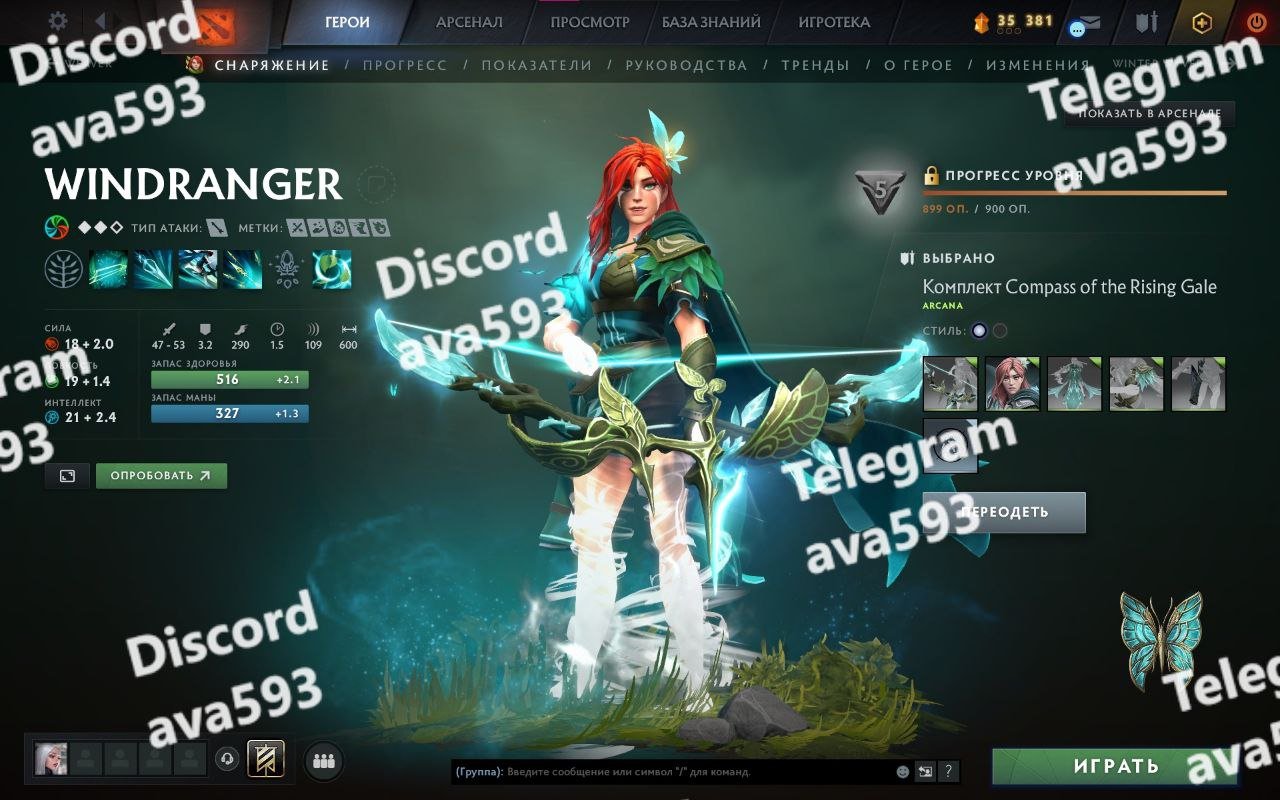The height and width of the screenshot is (800, 1280).
Task: Click the Опробовать demo button
Action: [161, 476]
